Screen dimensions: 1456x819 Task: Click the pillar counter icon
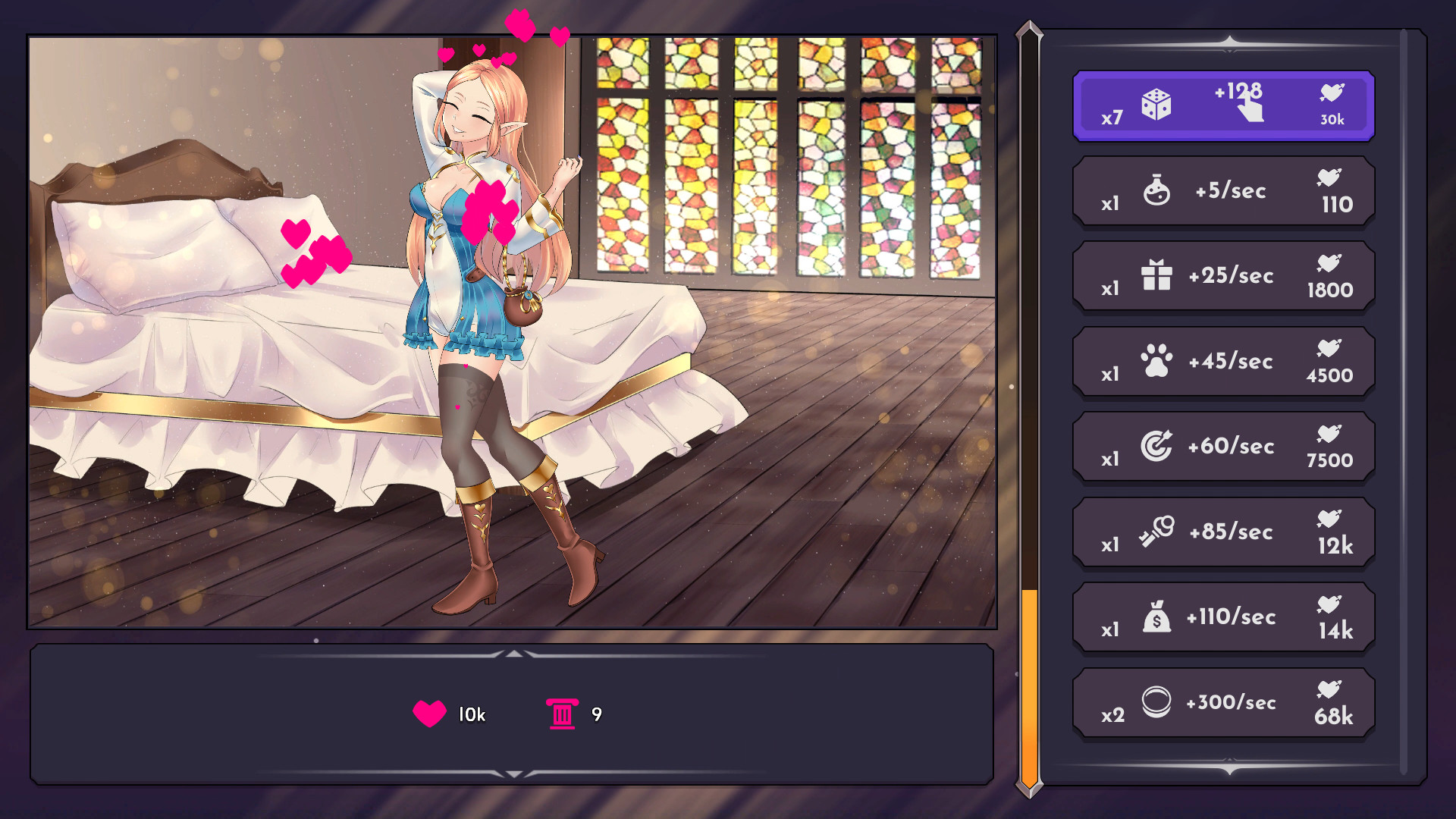pyautogui.click(x=562, y=713)
